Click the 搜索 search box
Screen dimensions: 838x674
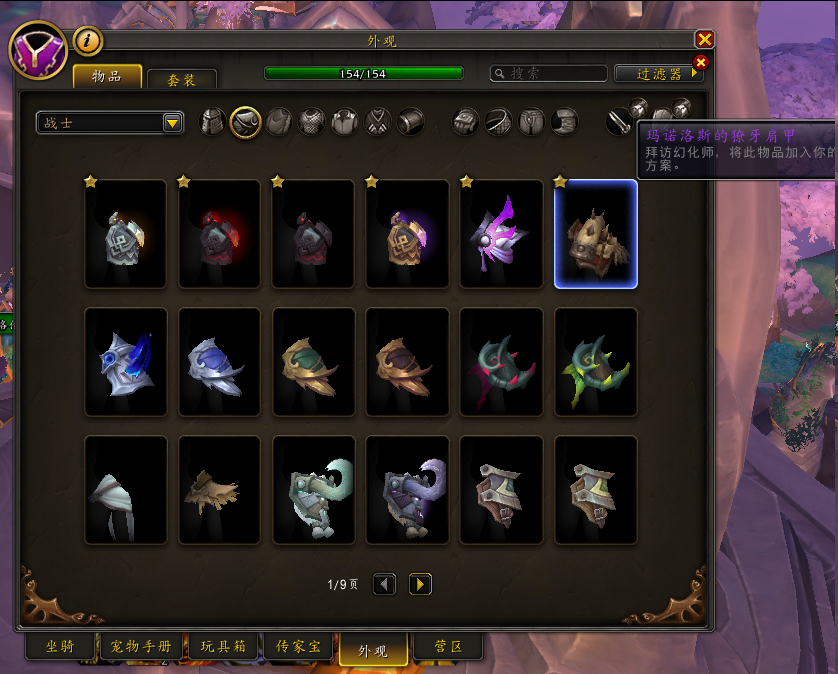[549, 73]
